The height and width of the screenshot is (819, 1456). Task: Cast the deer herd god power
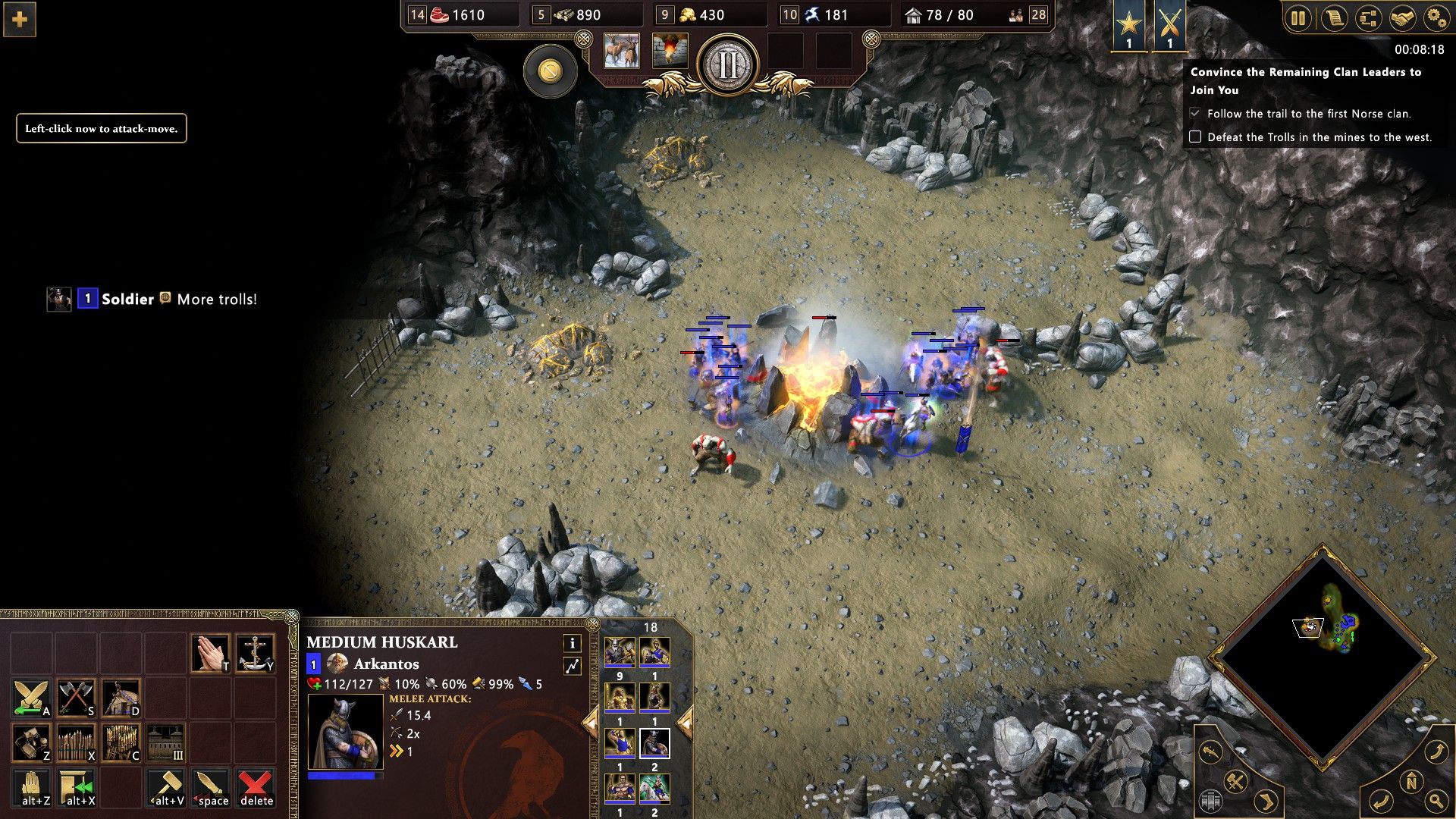click(x=622, y=52)
